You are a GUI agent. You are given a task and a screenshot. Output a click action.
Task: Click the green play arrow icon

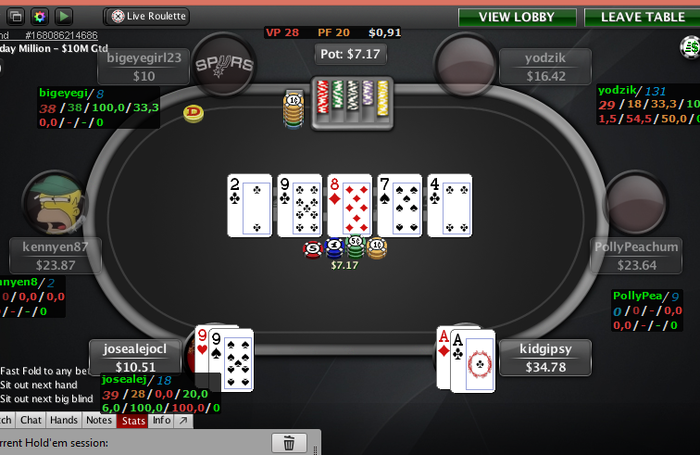pos(62,16)
